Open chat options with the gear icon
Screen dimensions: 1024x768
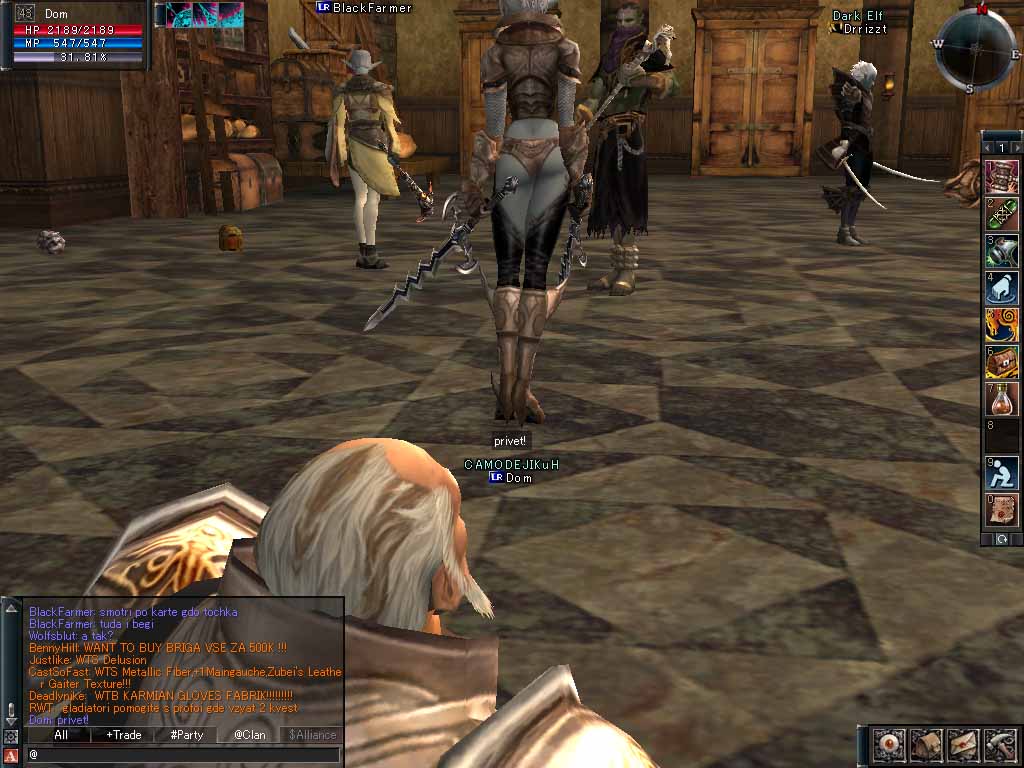(11, 736)
